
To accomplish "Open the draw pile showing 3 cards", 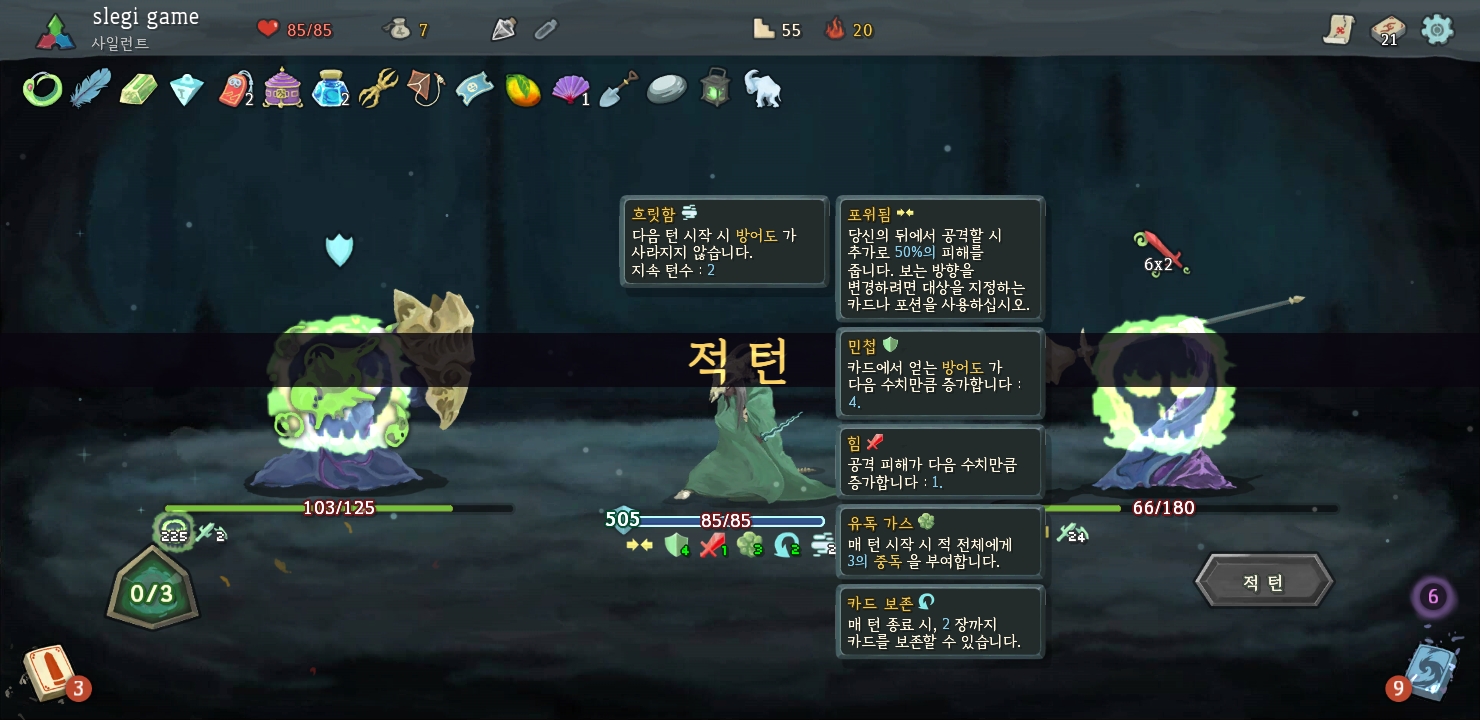I will tap(48, 672).
